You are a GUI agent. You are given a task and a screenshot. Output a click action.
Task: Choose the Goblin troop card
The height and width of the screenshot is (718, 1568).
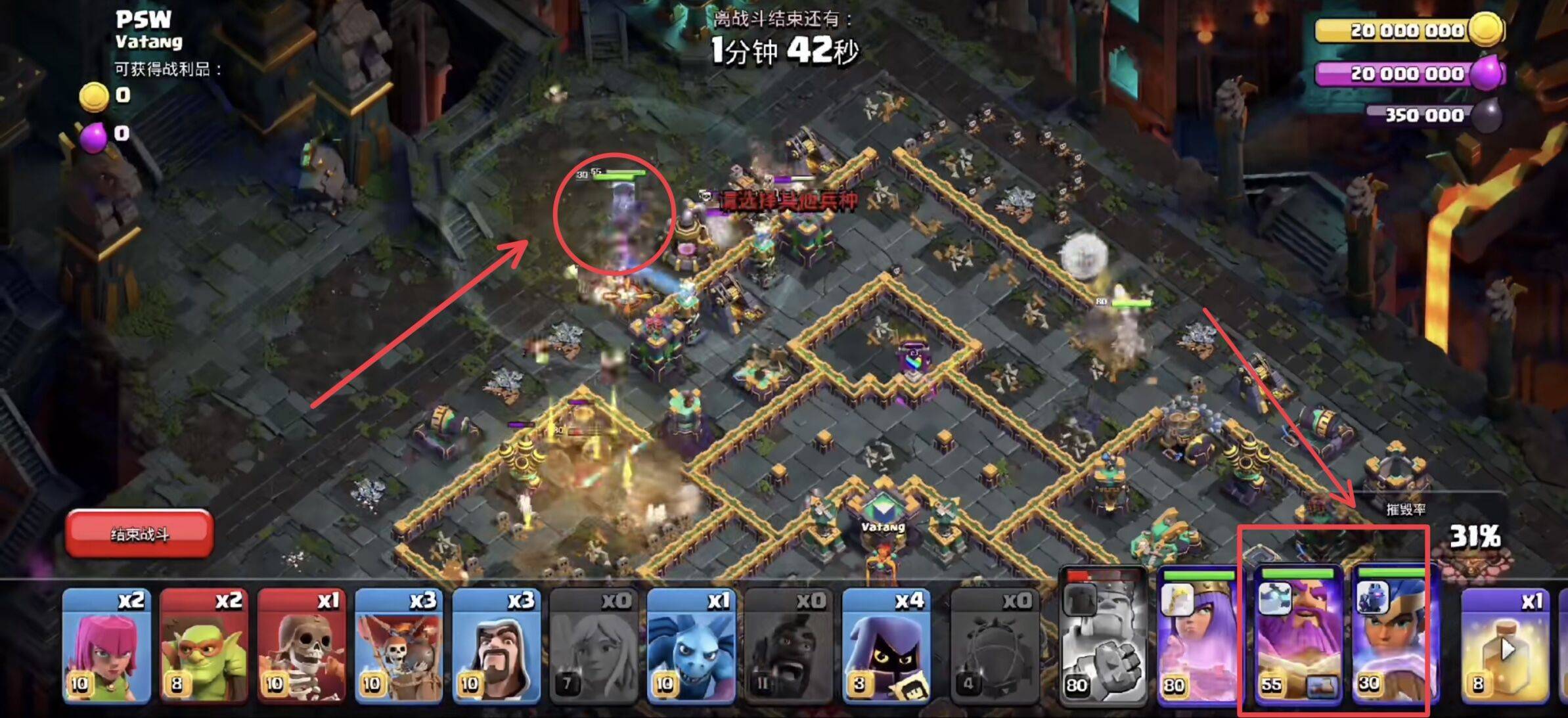(204, 646)
